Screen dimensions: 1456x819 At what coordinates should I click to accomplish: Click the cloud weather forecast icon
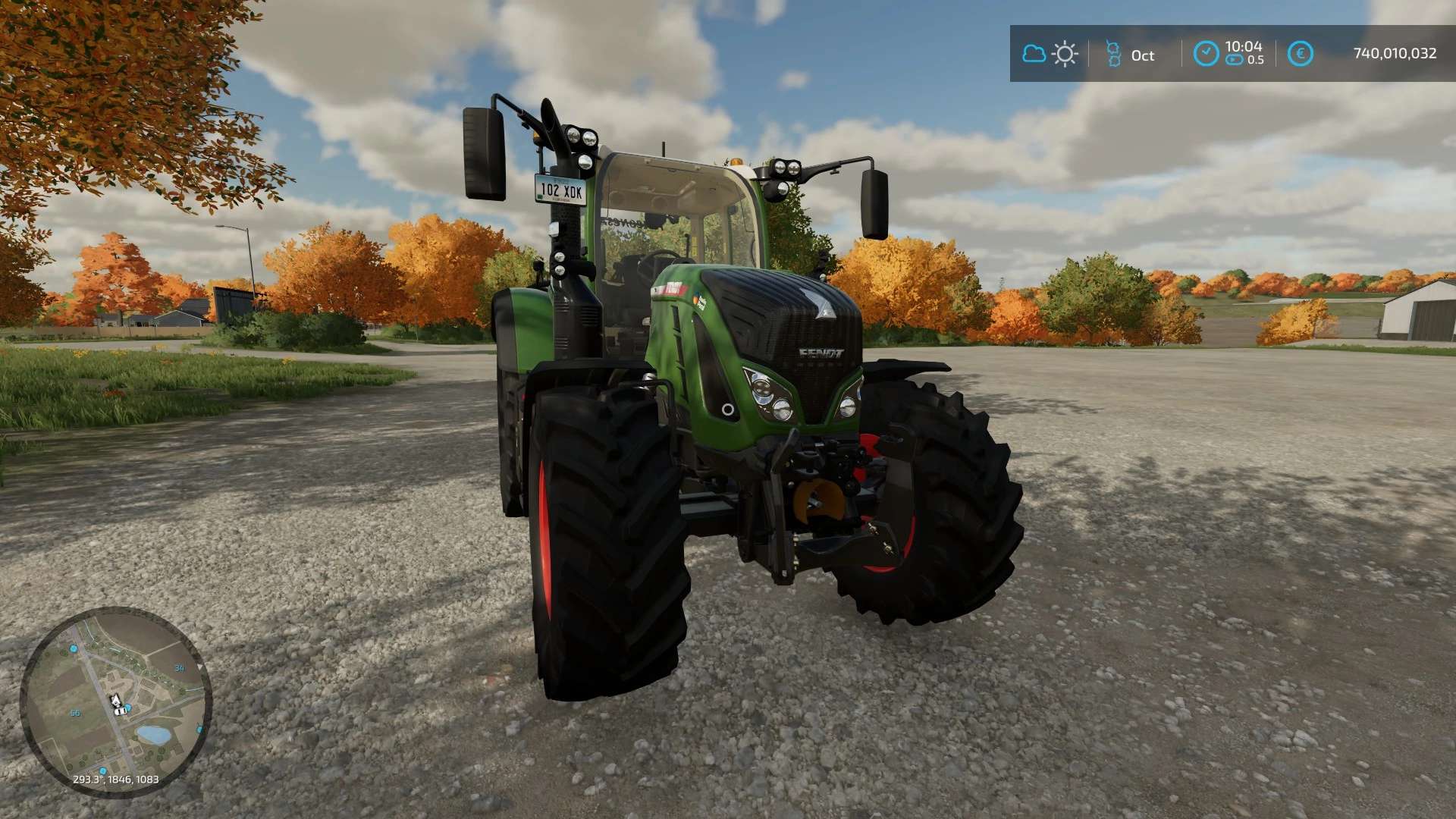[1034, 54]
